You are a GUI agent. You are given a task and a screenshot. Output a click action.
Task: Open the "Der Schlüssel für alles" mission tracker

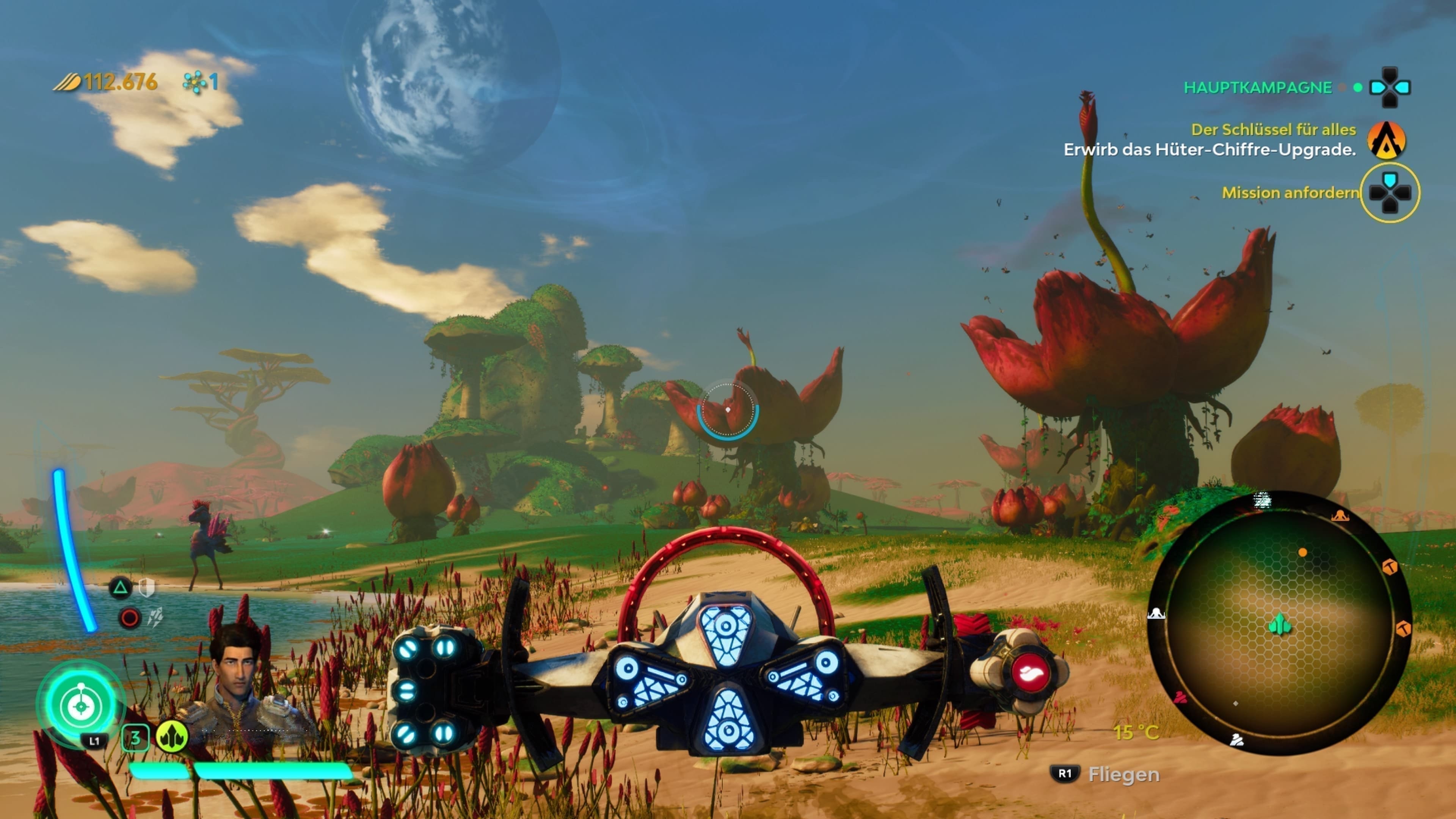click(1273, 130)
